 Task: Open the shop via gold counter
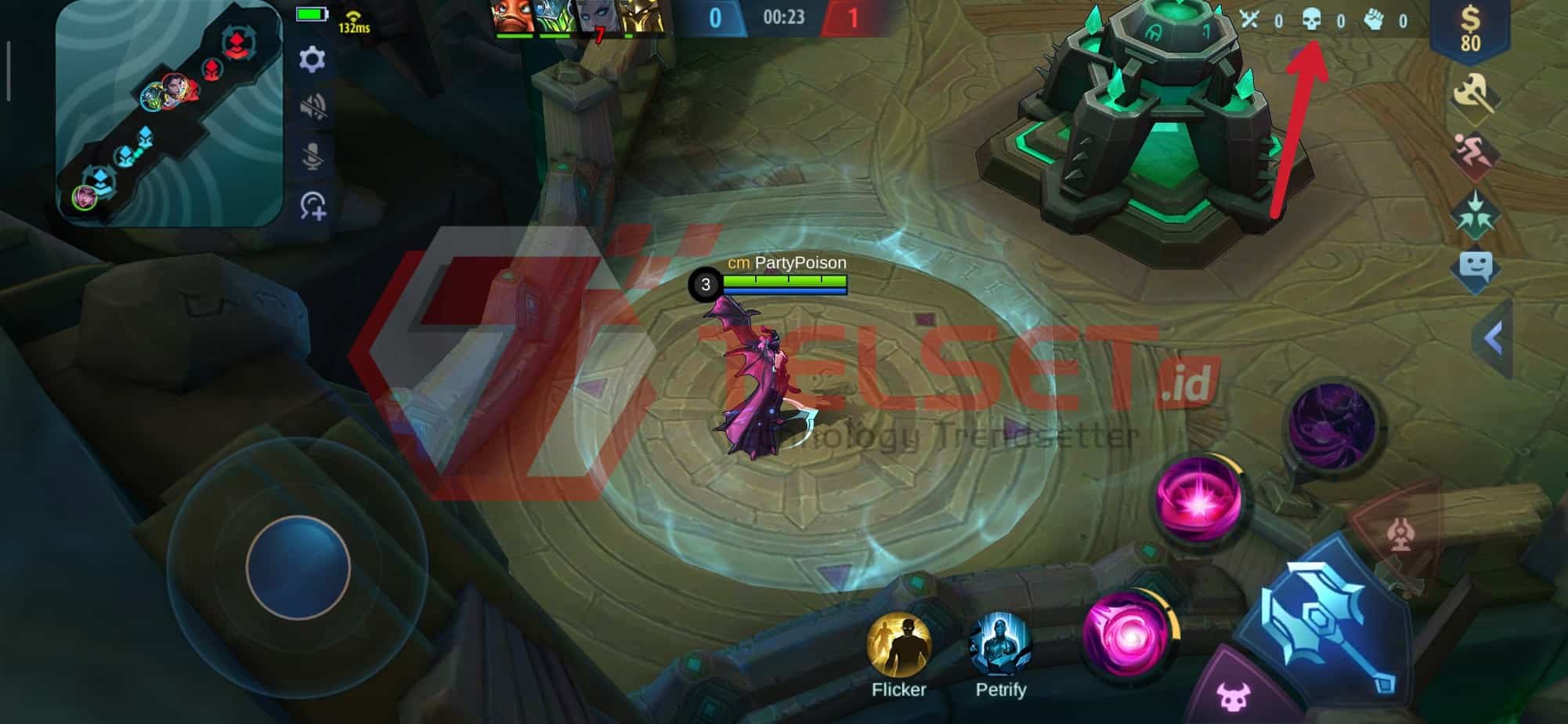pyautogui.click(x=1469, y=30)
